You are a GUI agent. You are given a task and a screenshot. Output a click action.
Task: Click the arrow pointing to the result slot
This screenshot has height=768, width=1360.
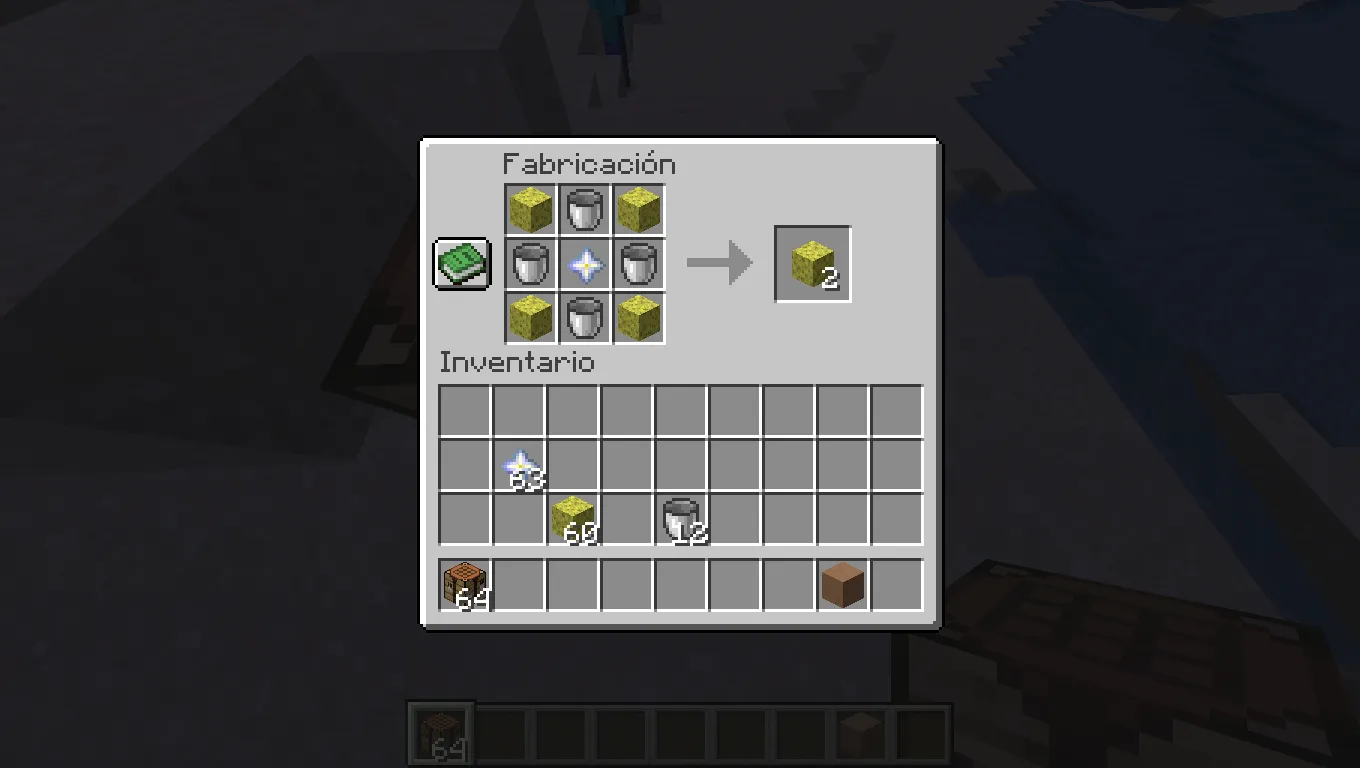pyautogui.click(x=720, y=263)
